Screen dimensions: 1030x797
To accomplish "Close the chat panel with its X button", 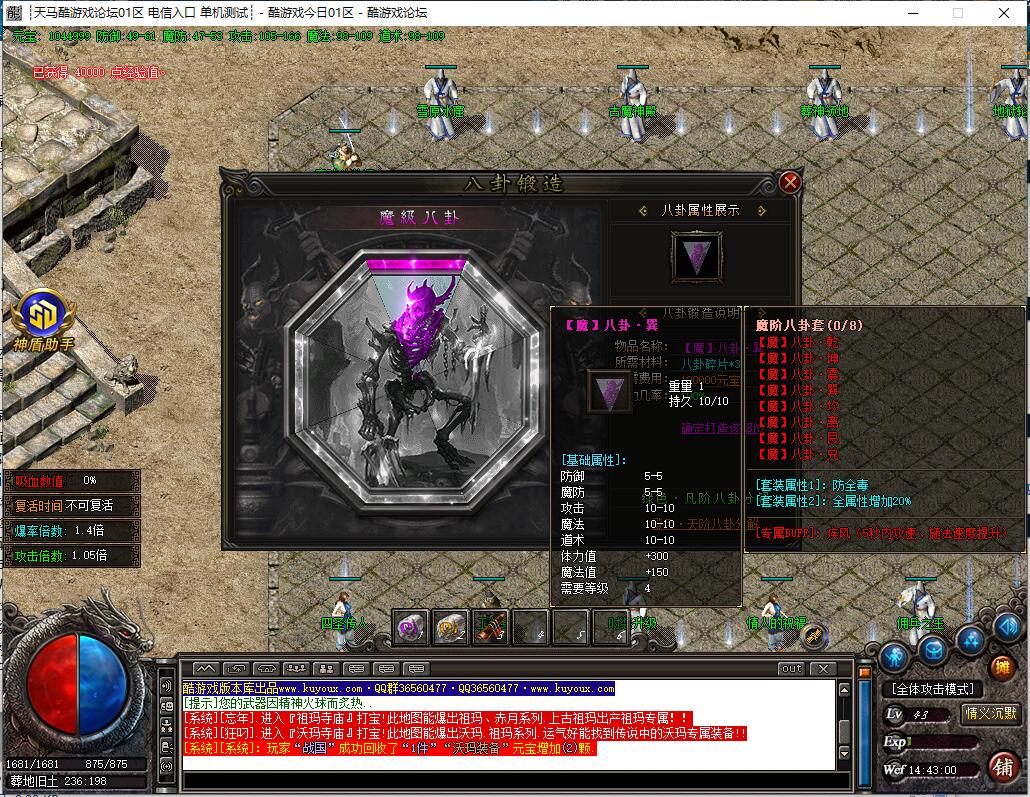I will tap(822, 668).
